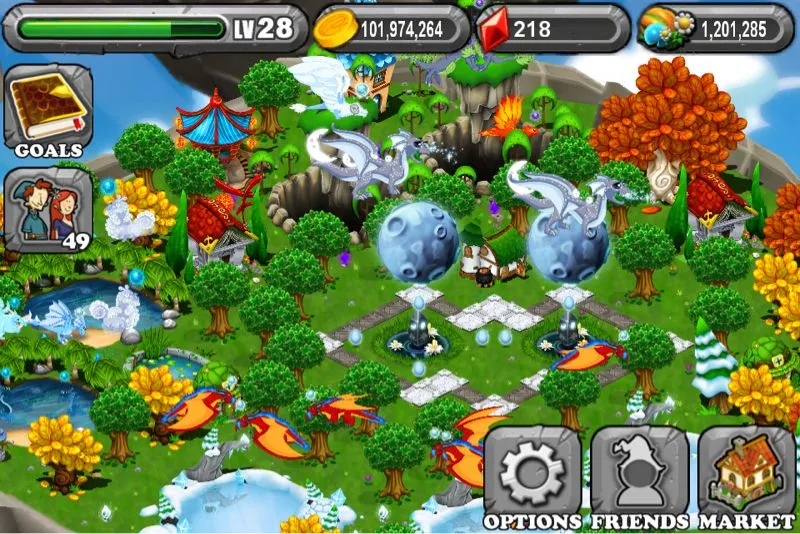
Task: Open the Goals book
Action: [47, 110]
